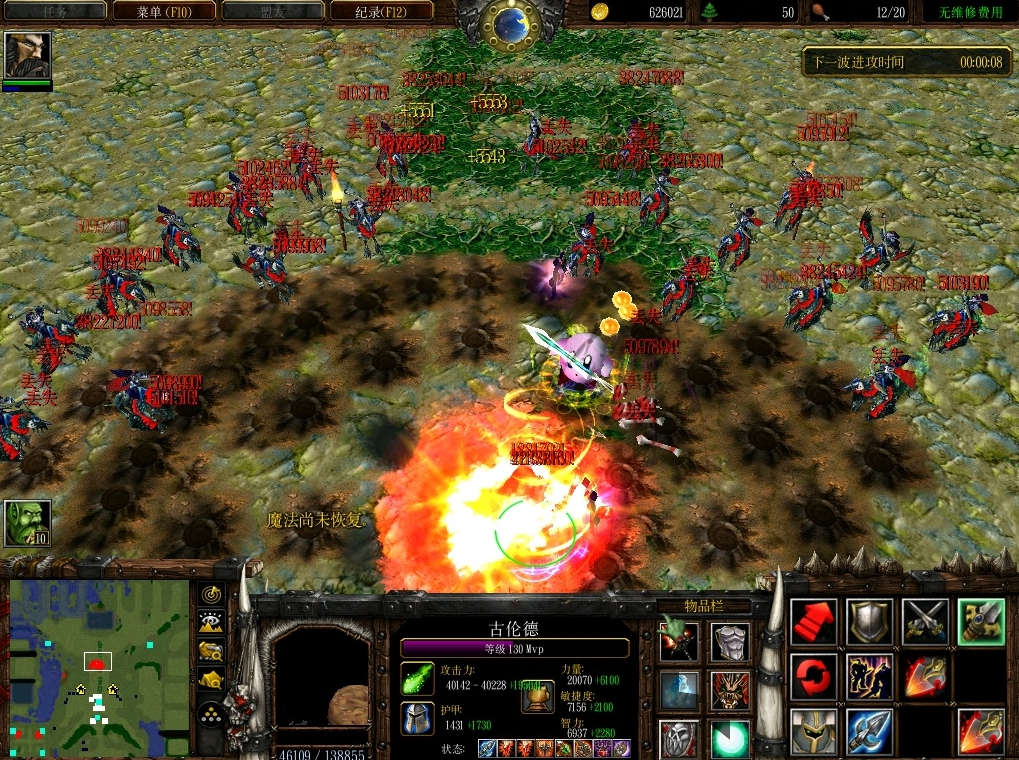1019x760 pixels.
Task: Click the red circular arrows command
Action: (814, 677)
